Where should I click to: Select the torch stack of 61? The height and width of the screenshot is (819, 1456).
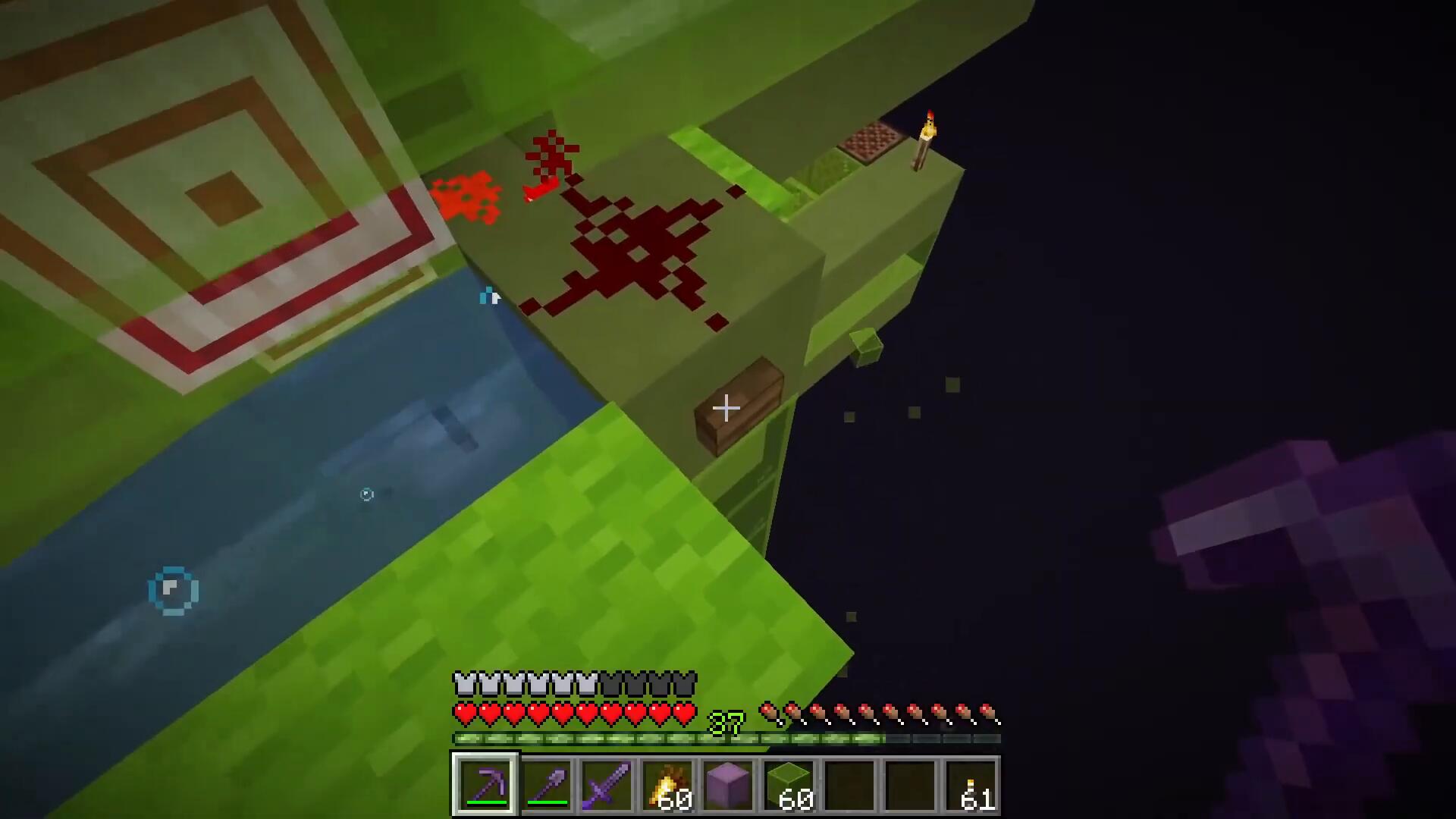(971, 785)
